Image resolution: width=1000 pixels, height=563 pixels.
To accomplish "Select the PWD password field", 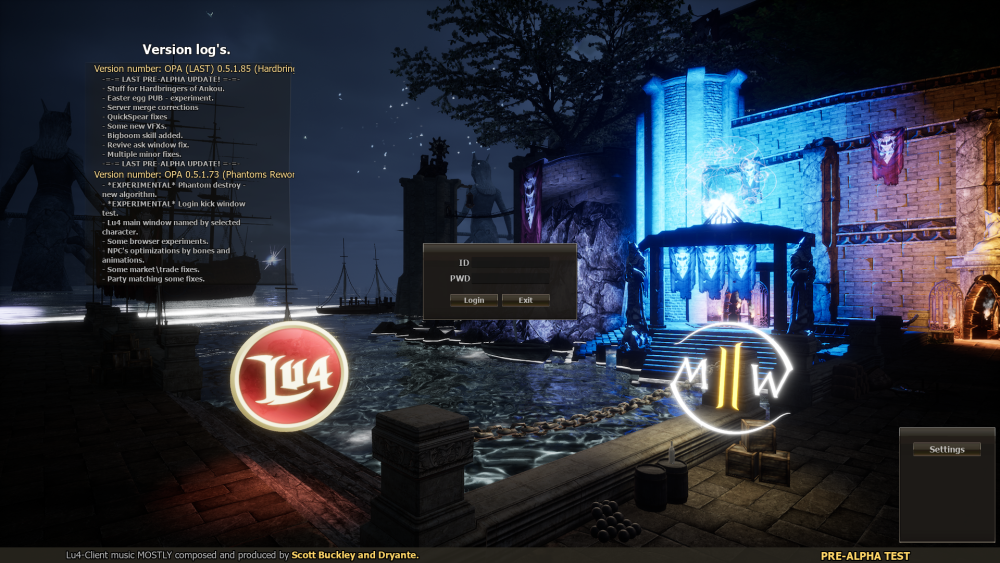I will point(510,278).
